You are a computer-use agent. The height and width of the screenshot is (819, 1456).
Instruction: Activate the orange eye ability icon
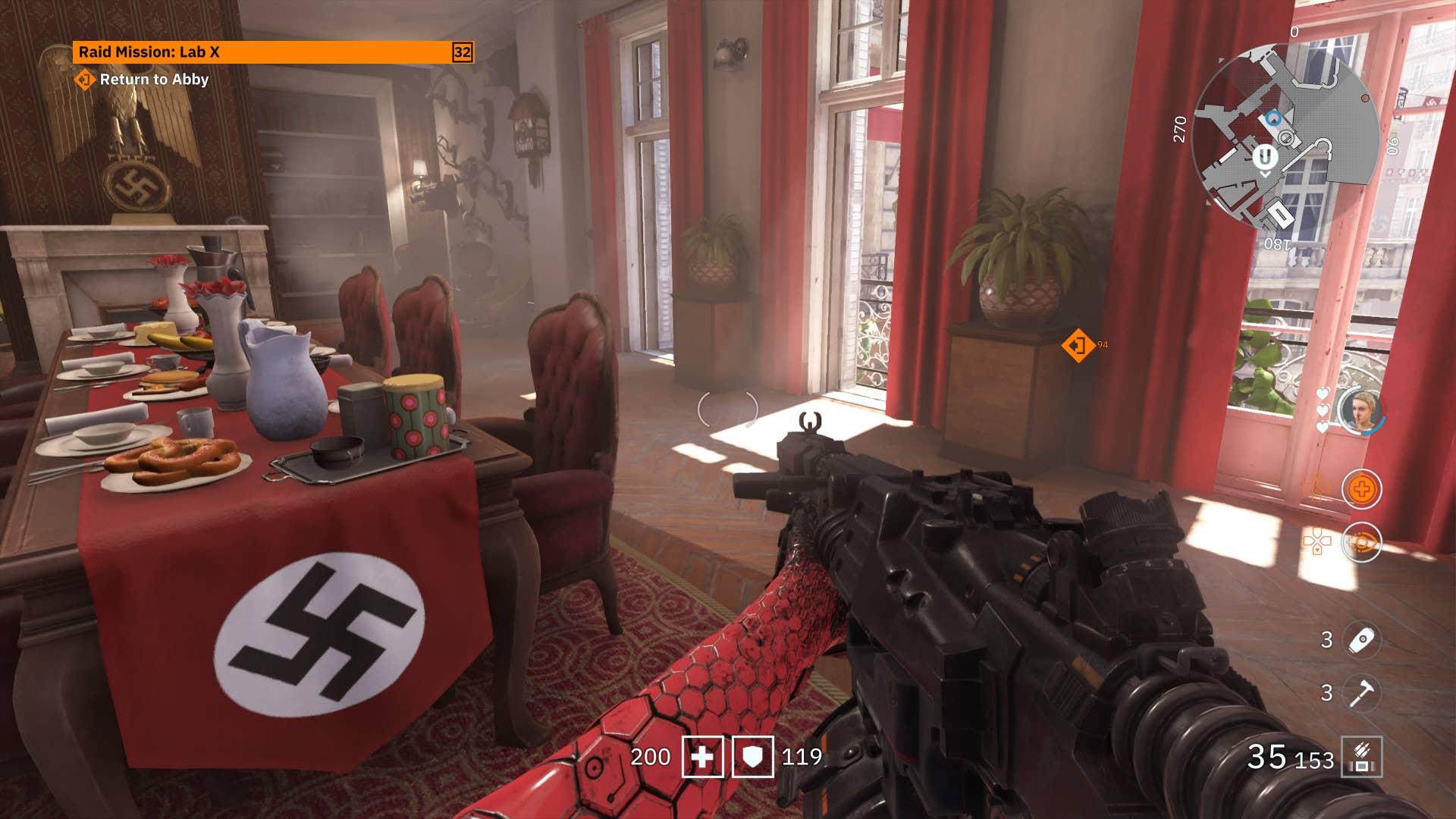1361,542
